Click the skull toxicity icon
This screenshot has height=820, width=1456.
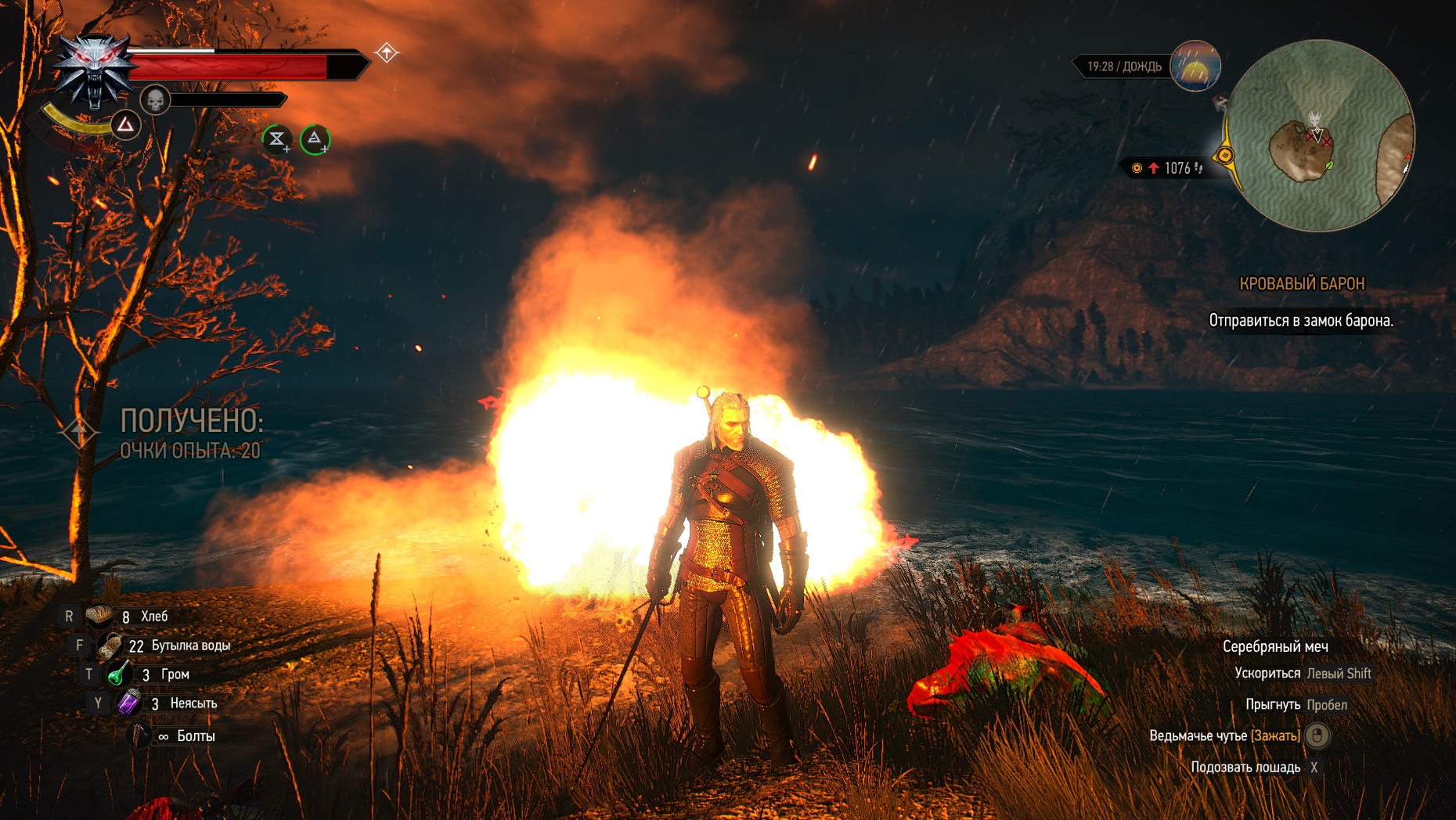pos(155,100)
